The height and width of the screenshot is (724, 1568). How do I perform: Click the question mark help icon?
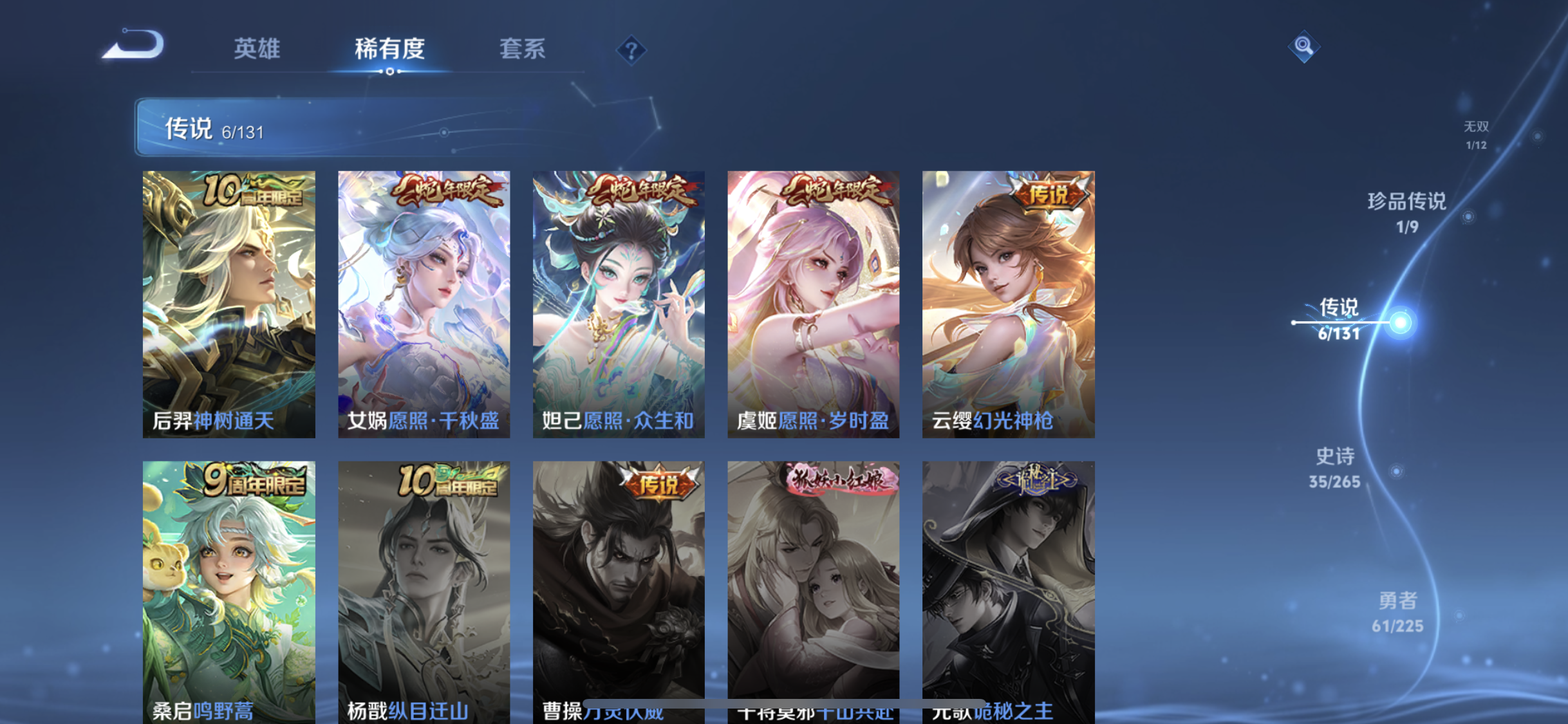tap(631, 50)
